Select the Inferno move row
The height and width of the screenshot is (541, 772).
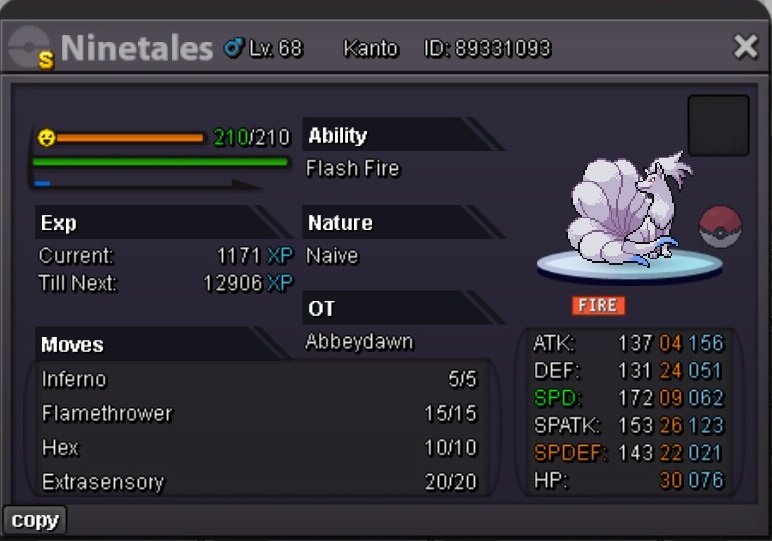pyautogui.click(x=260, y=380)
